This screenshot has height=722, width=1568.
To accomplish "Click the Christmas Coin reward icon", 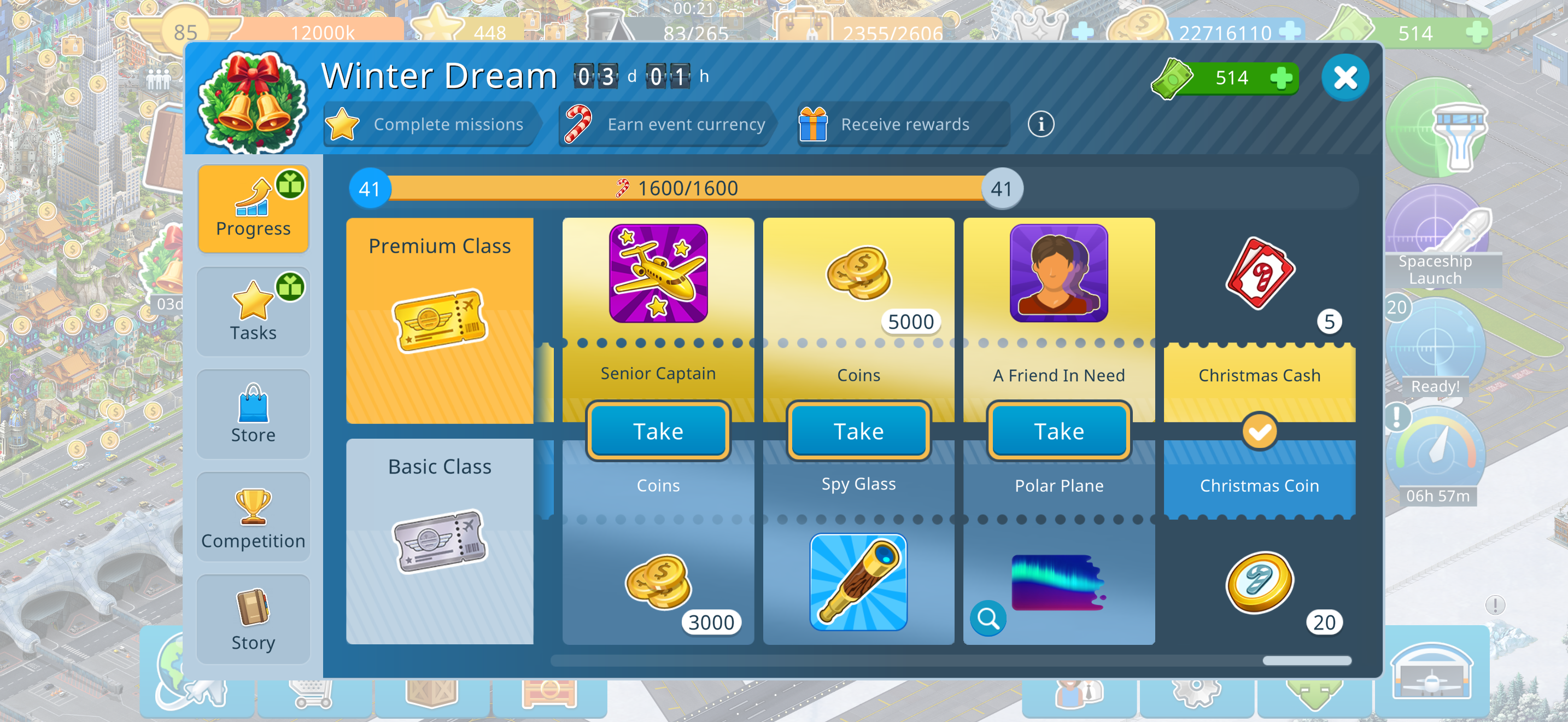I will click(1260, 583).
